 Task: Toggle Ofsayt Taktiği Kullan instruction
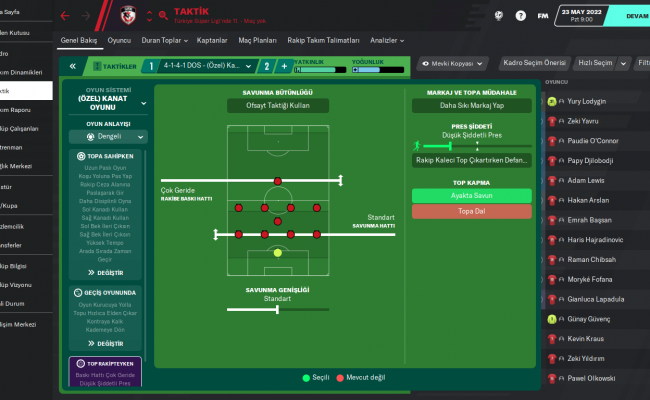pyautogui.click(x=272, y=105)
